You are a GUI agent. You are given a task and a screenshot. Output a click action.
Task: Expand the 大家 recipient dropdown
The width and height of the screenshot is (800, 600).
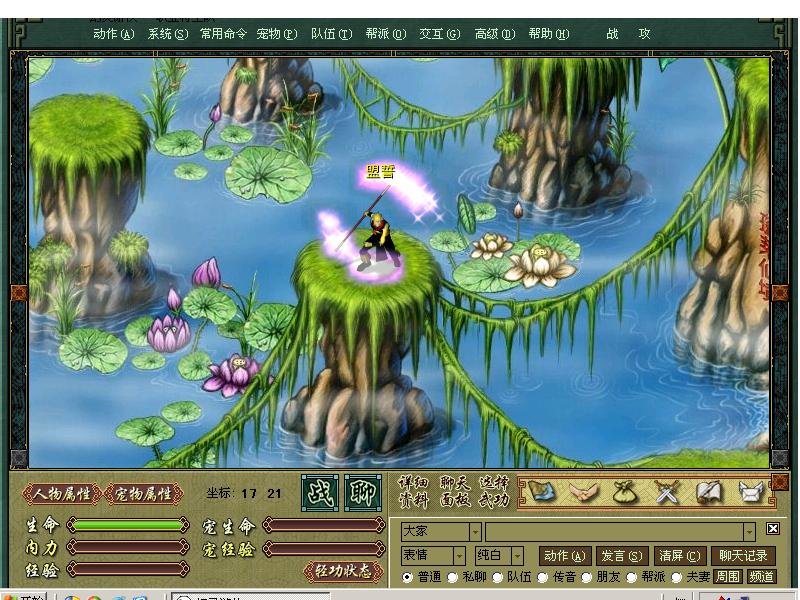[475, 531]
